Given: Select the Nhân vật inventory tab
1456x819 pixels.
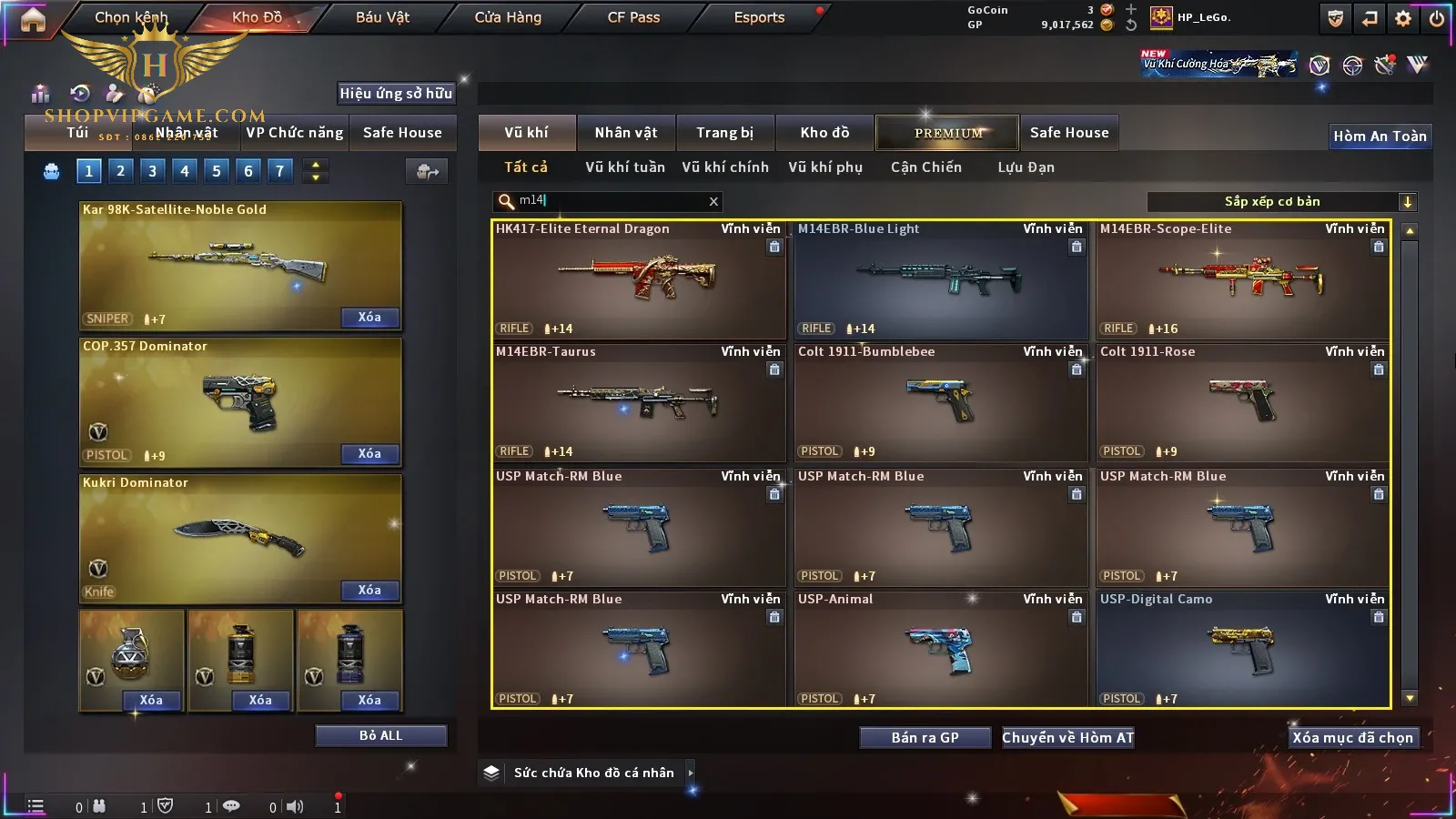Looking at the screenshot, I should [626, 133].
